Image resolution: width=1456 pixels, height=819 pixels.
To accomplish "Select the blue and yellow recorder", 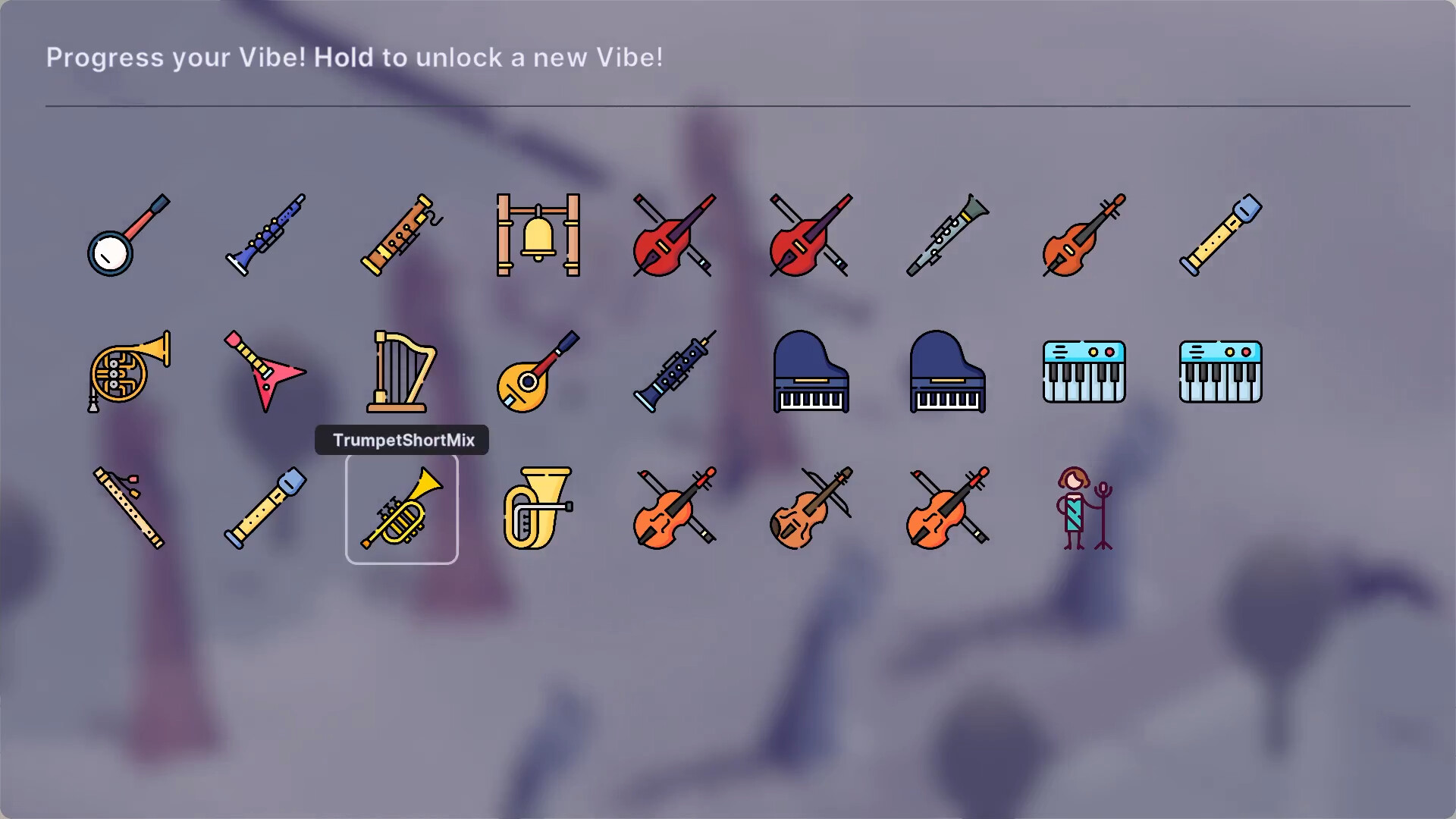I will click(1219, 237).
